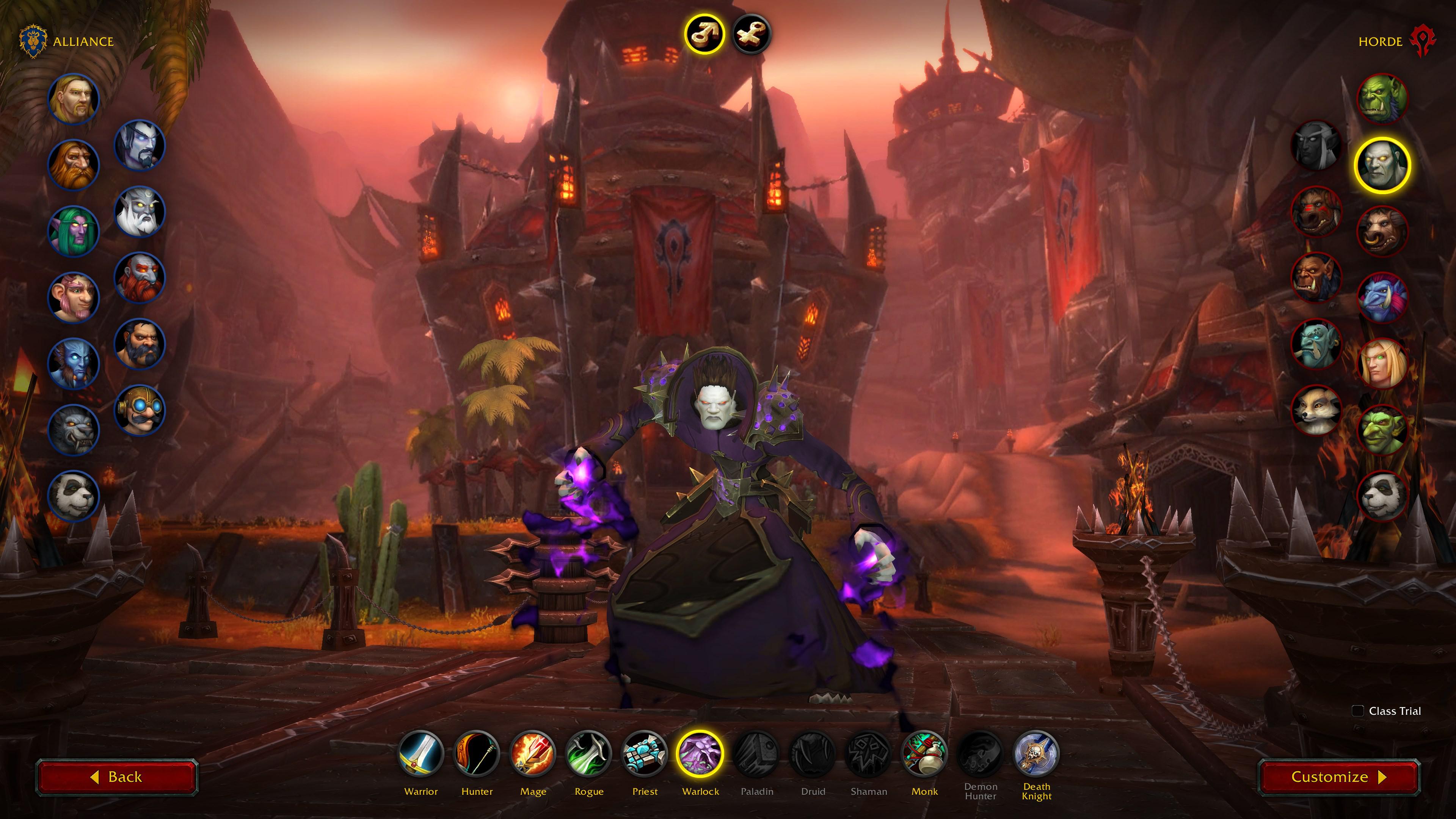
Task: Go back with the Back button
Action: 116,777
